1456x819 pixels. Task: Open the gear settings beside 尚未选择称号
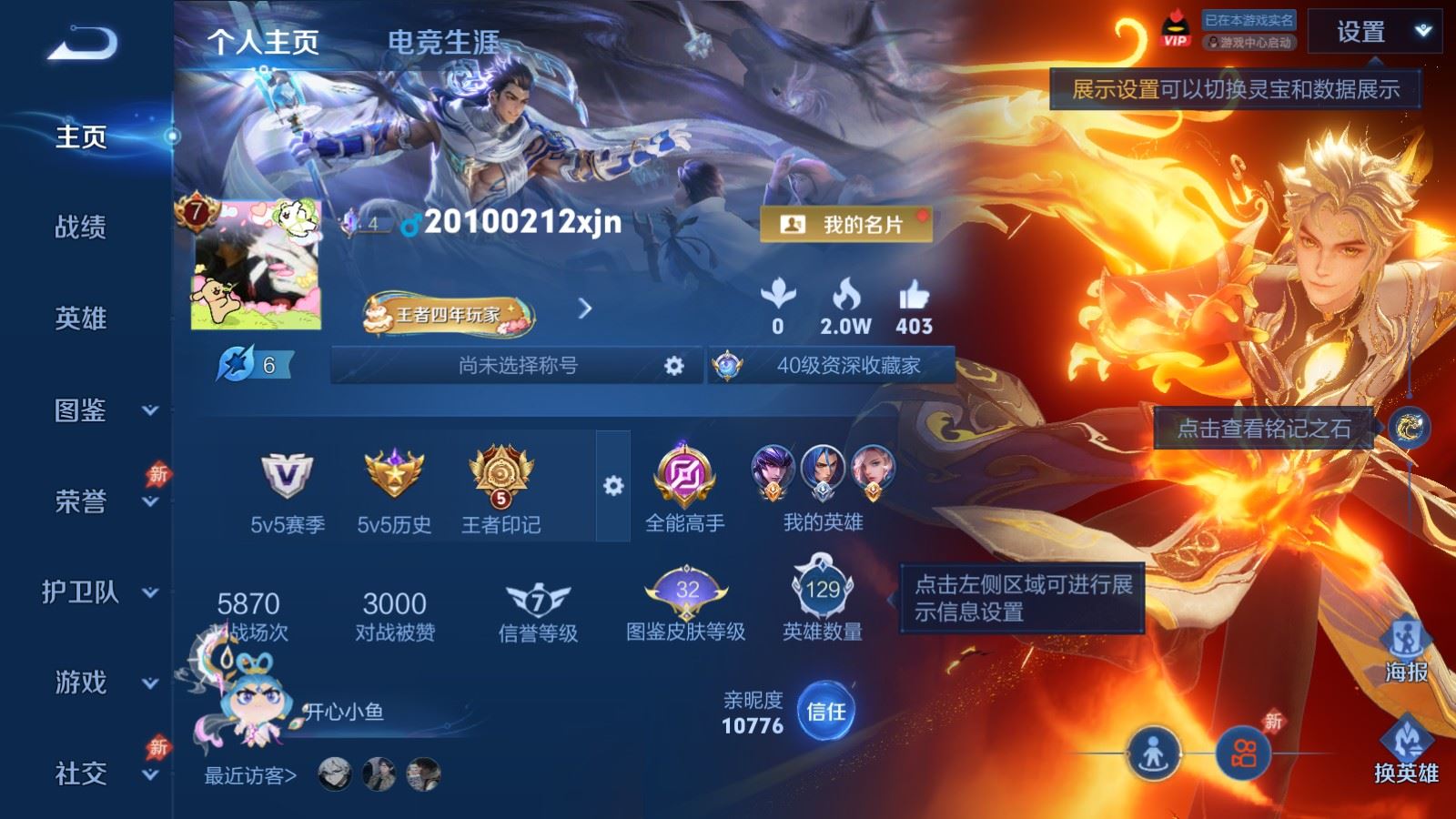(x=672, y=365)
